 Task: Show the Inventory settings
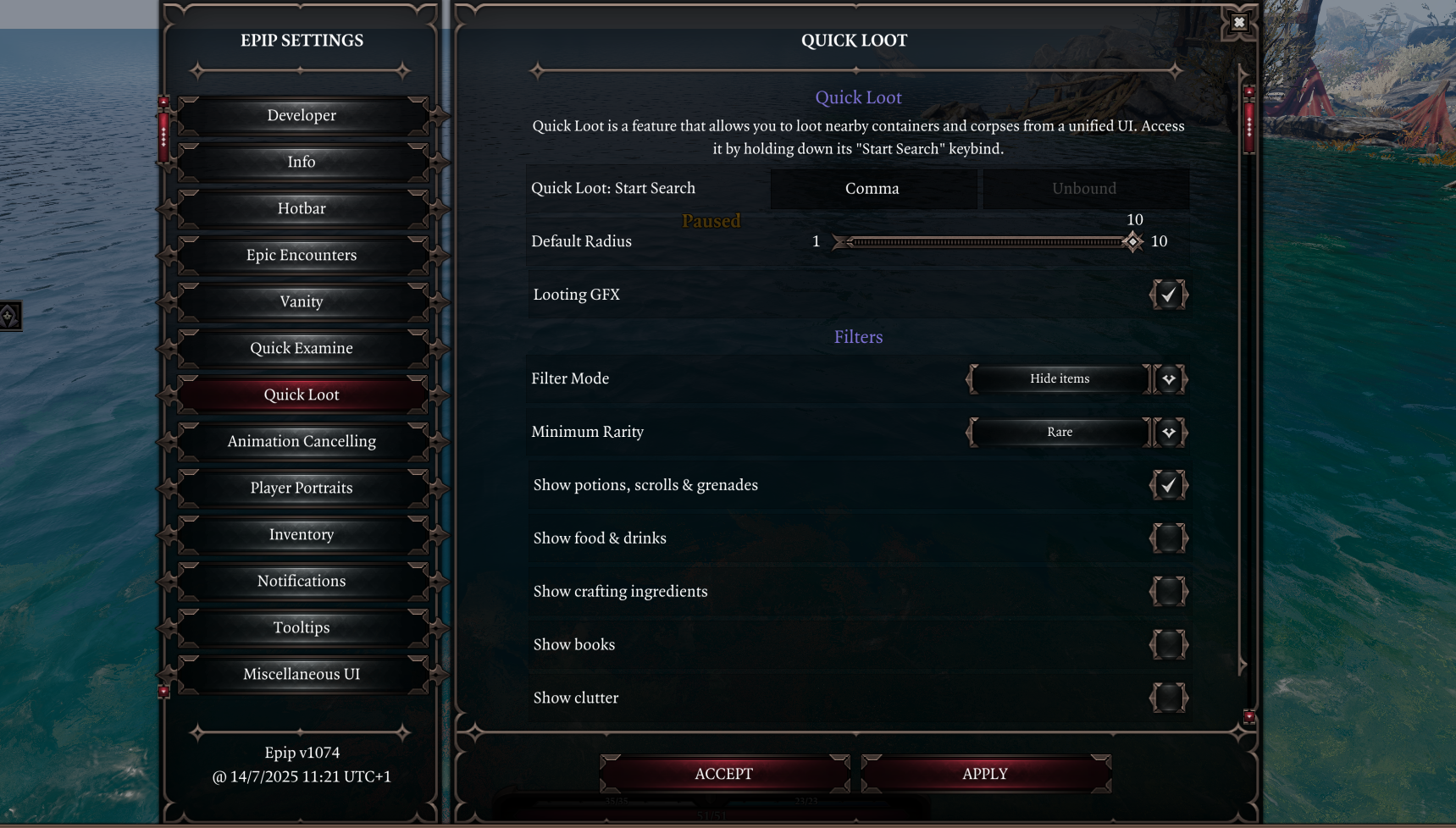click(302, 534)
